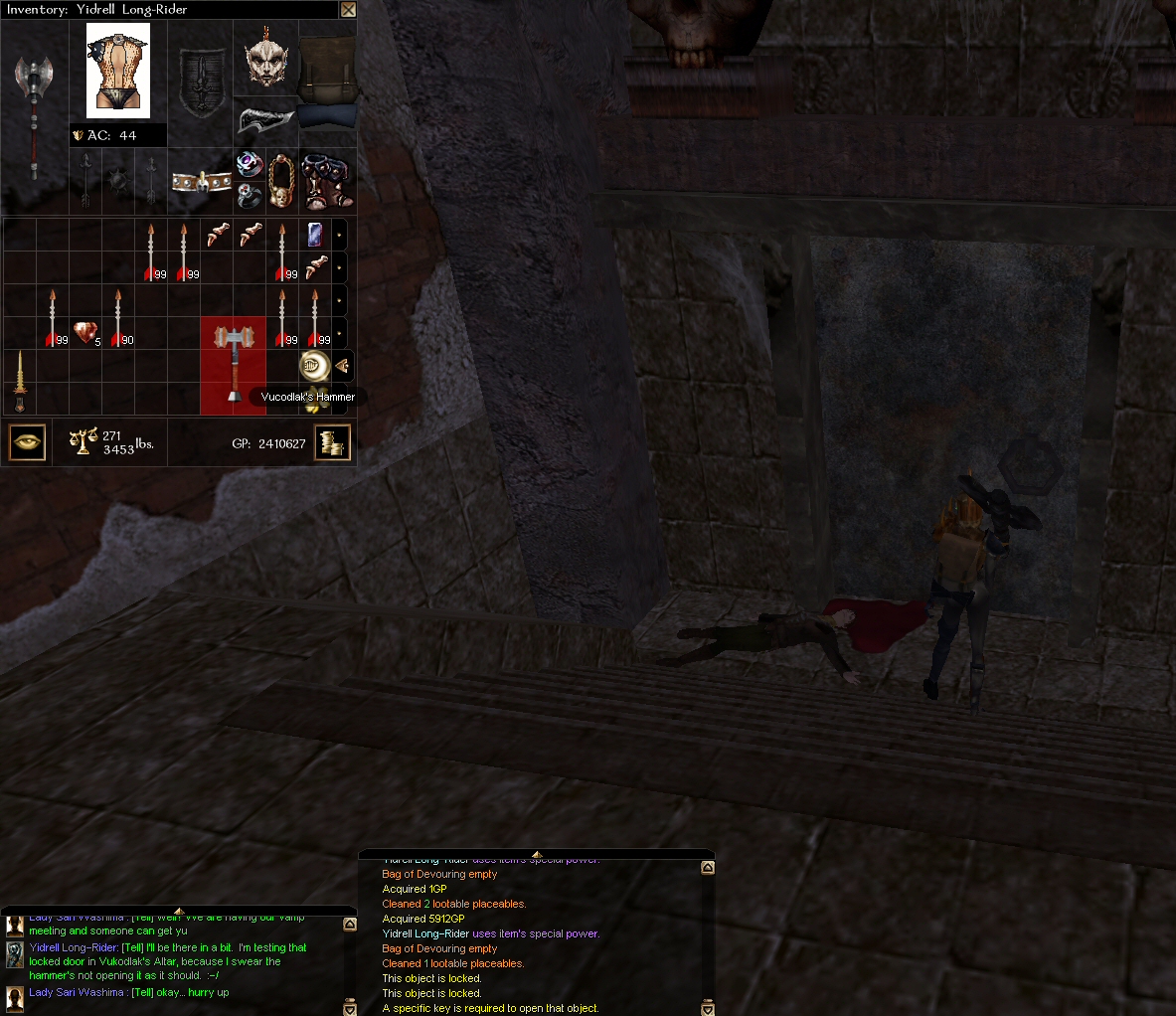Select the purple gem ring slot
1176x1016 pixels.
[x=249, y=165]
